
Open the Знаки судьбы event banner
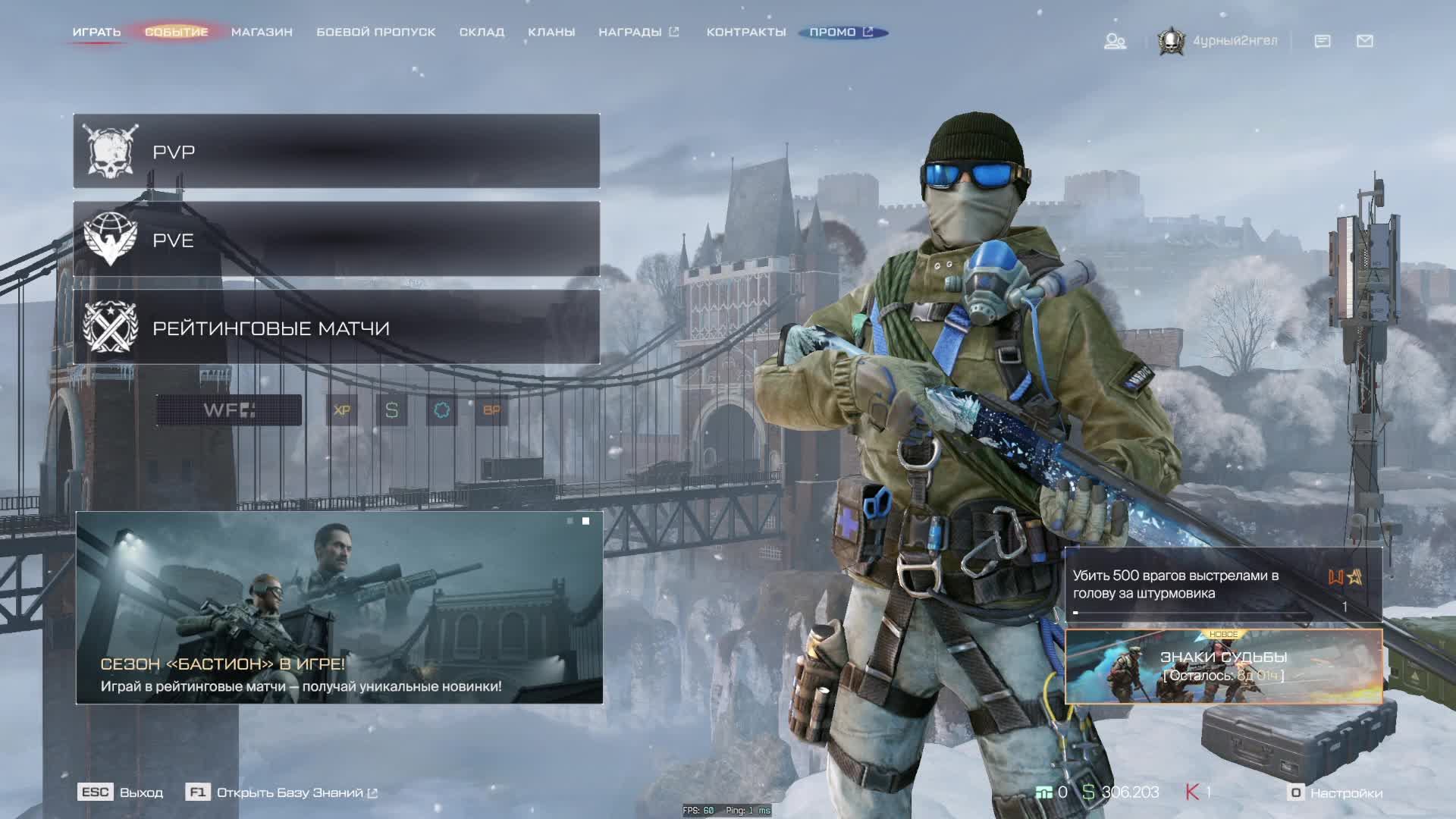click(1223, 667)
